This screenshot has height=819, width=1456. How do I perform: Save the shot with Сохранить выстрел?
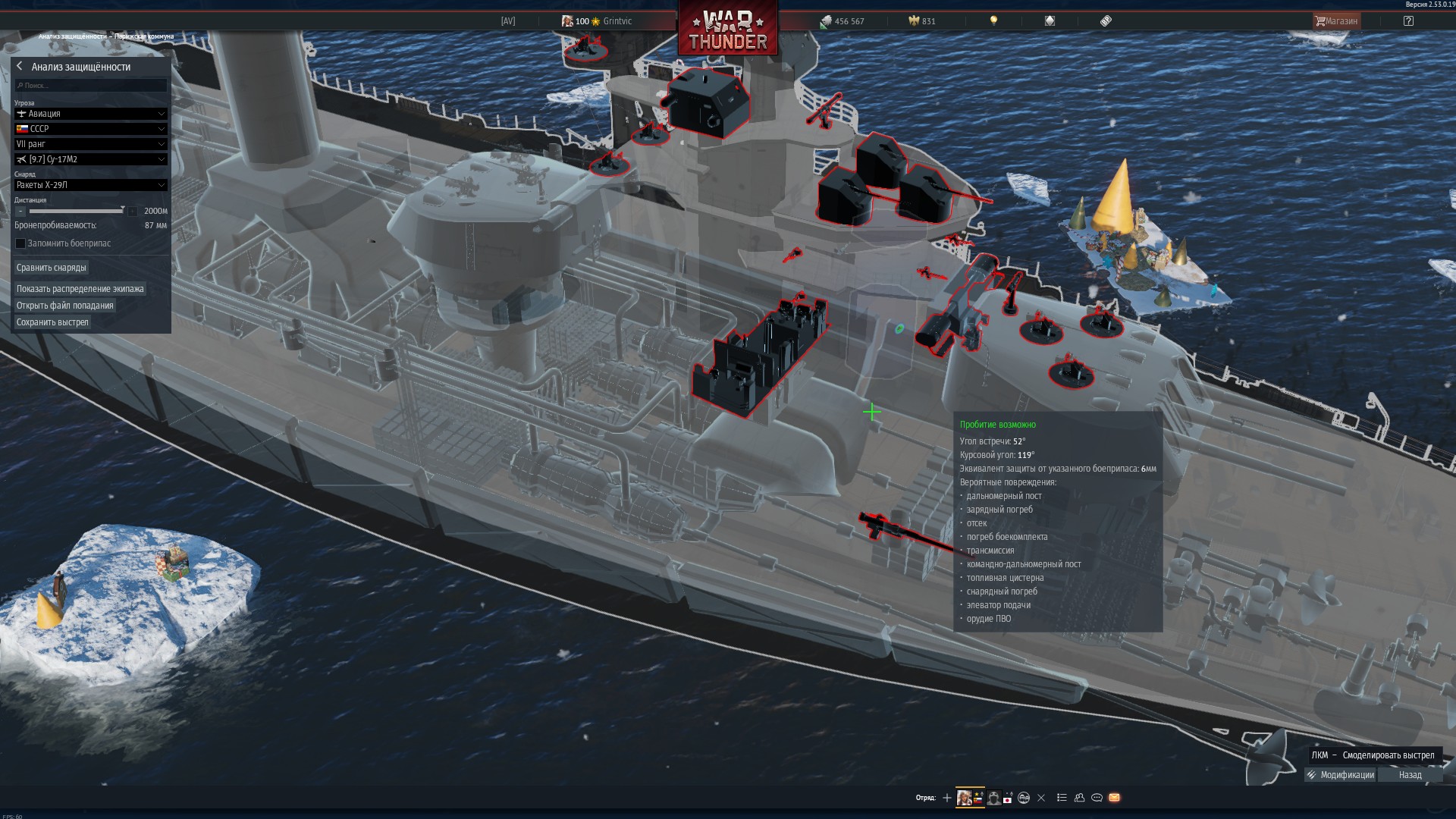click(52, 322)
